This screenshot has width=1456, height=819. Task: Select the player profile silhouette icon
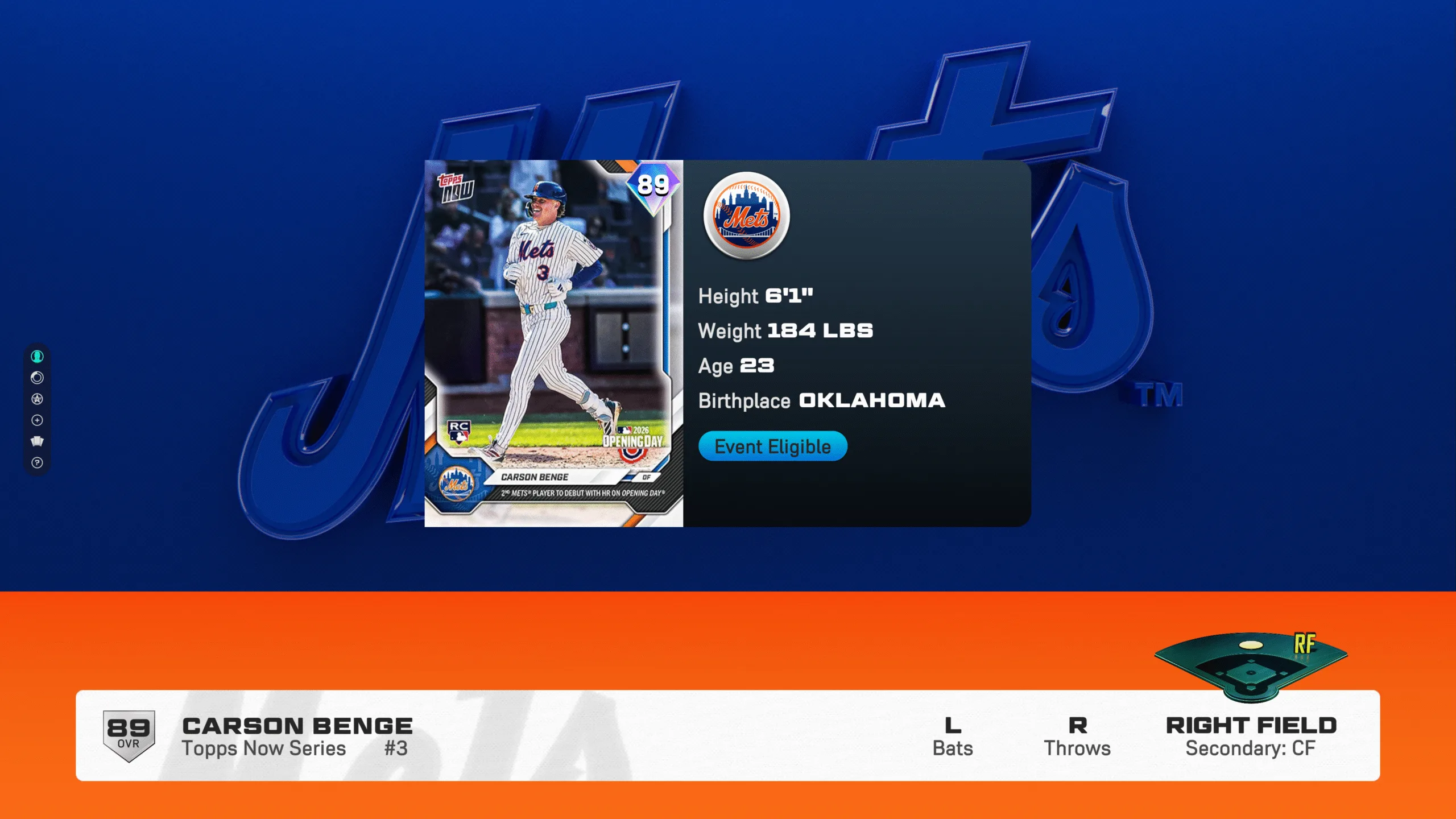(37, 357)
